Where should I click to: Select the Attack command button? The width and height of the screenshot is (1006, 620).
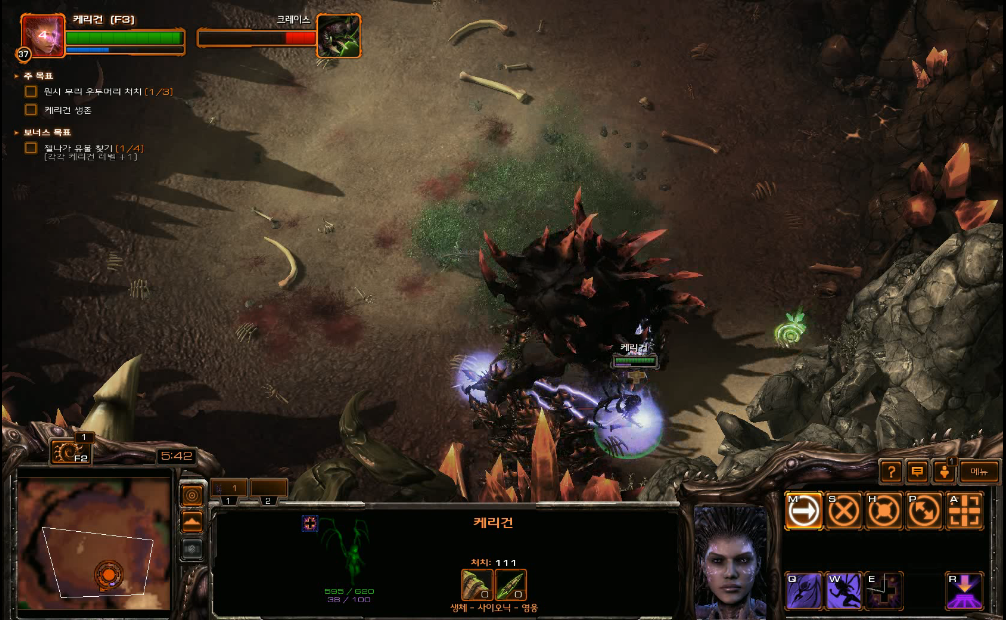[x=964, y=511]
